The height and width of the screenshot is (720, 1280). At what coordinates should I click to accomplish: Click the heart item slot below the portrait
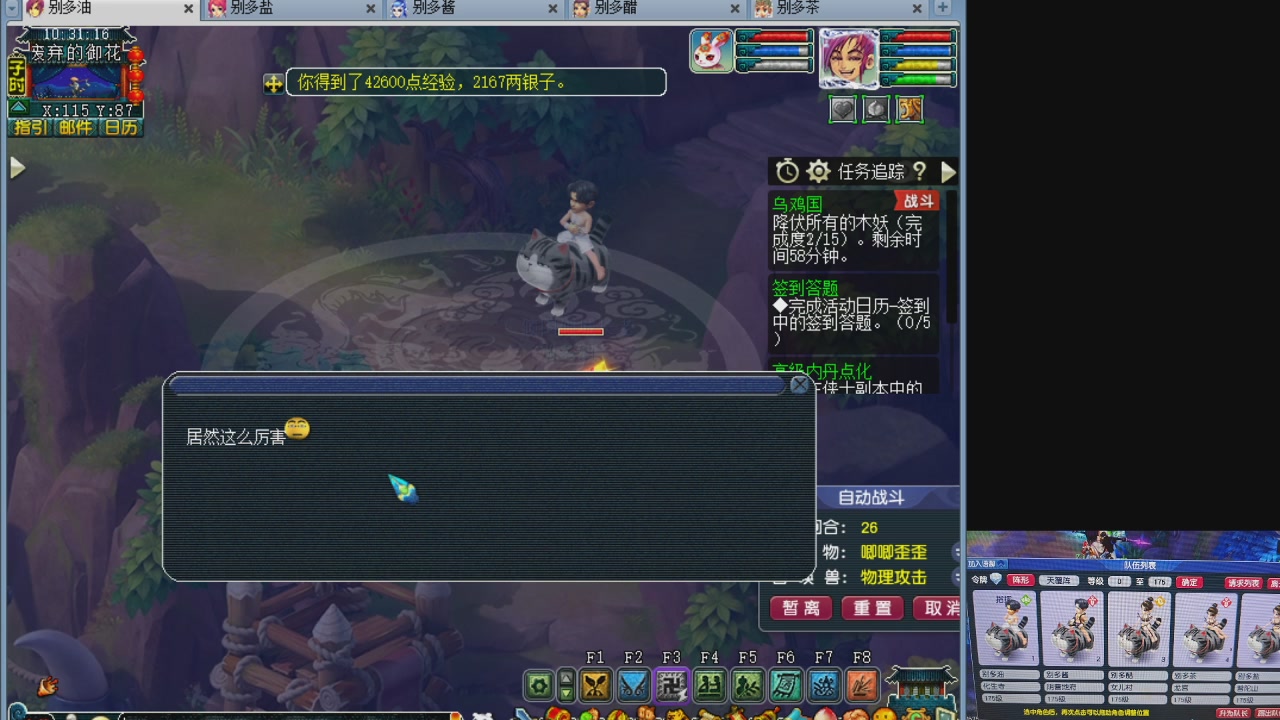pos(843,109)
